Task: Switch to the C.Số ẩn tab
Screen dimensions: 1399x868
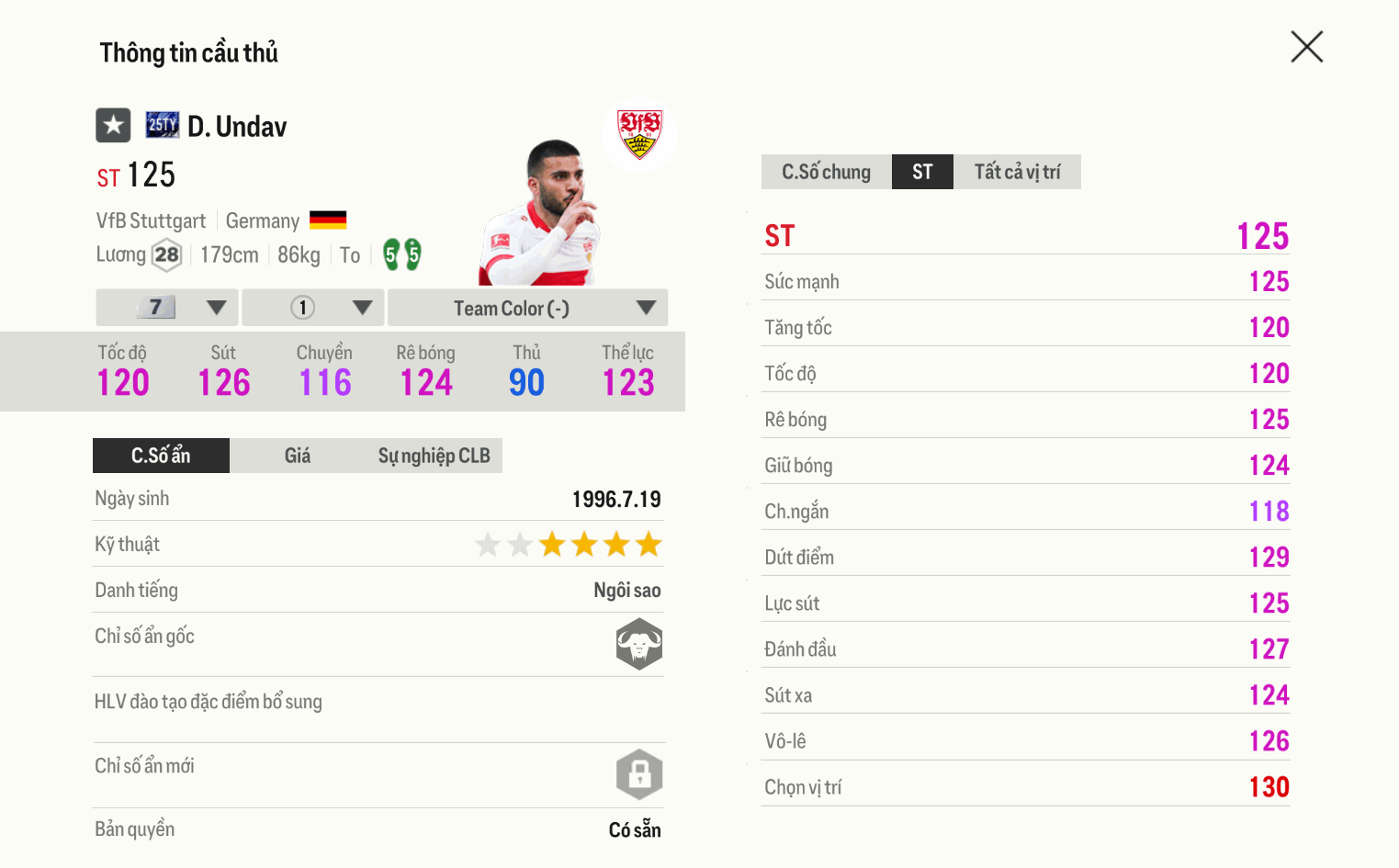Action: point(161,456)
